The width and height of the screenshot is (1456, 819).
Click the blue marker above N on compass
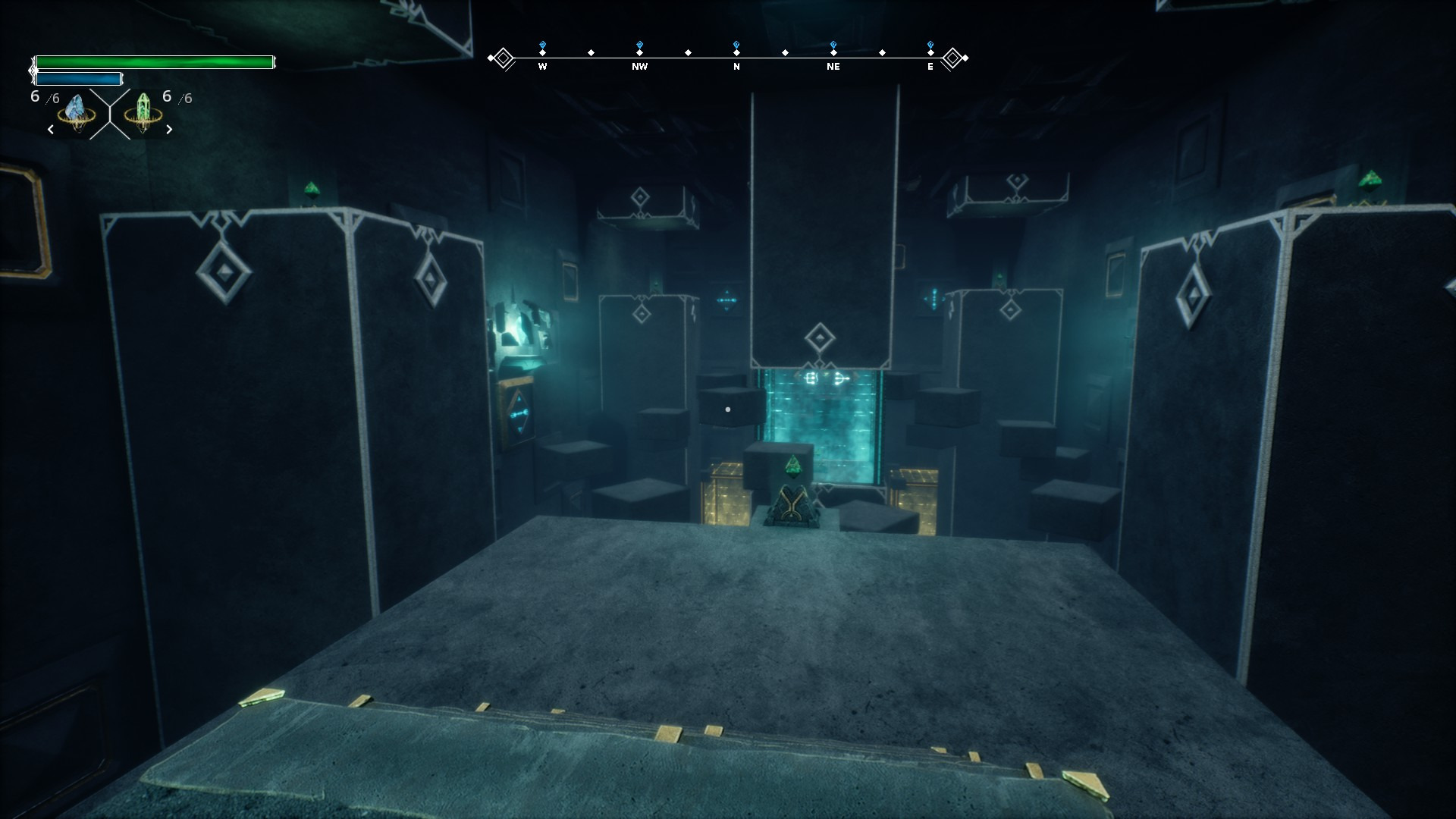coord(736,45)
